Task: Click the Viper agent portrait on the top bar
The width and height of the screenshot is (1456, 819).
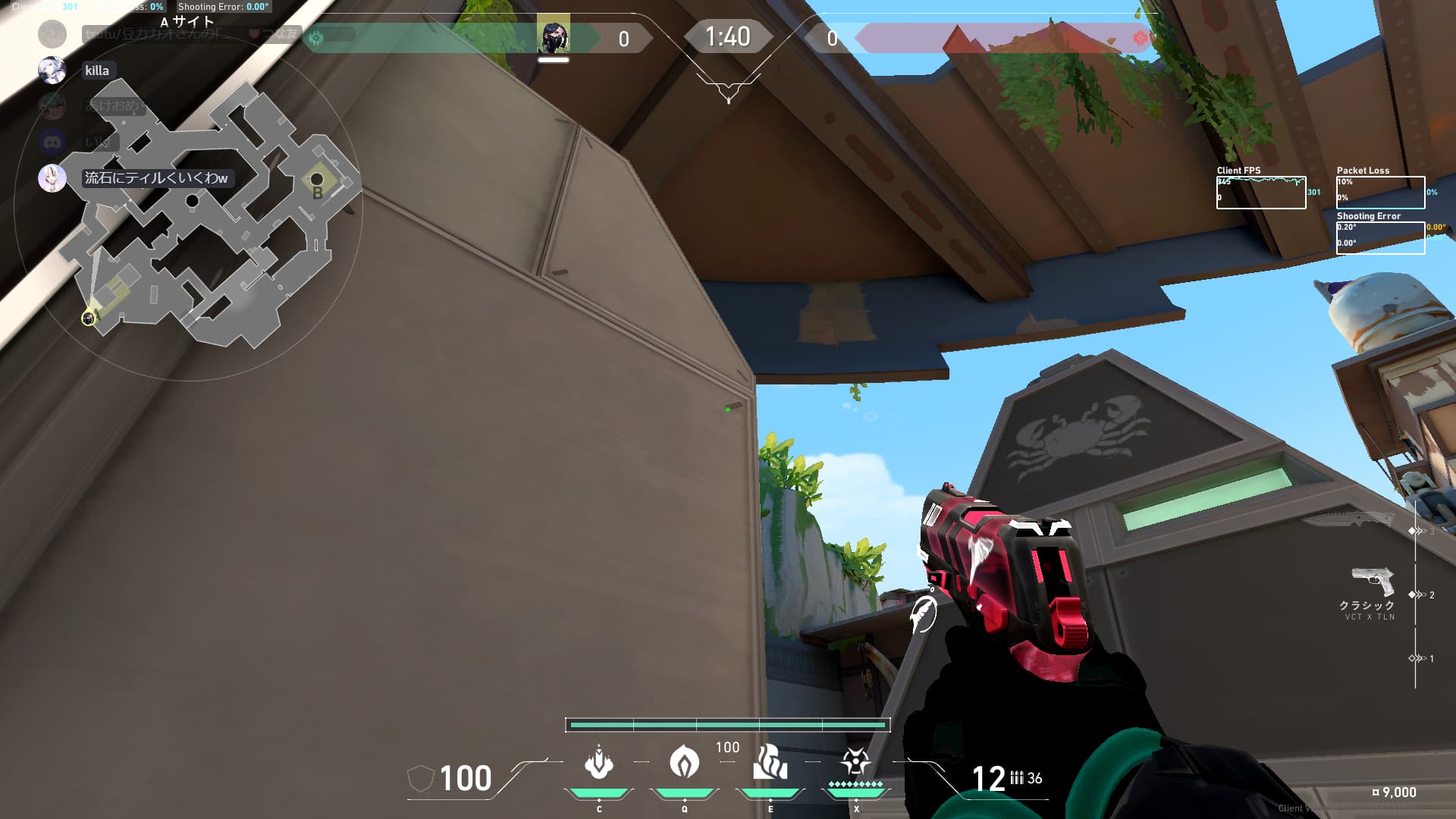Action: pos(554,36)
